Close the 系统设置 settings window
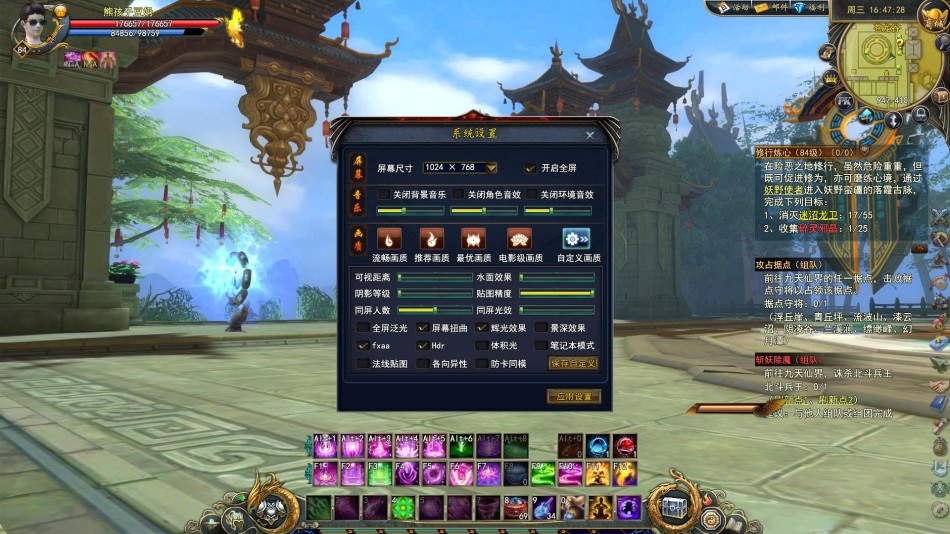950x534 pixels. click(x=590, y=135)
